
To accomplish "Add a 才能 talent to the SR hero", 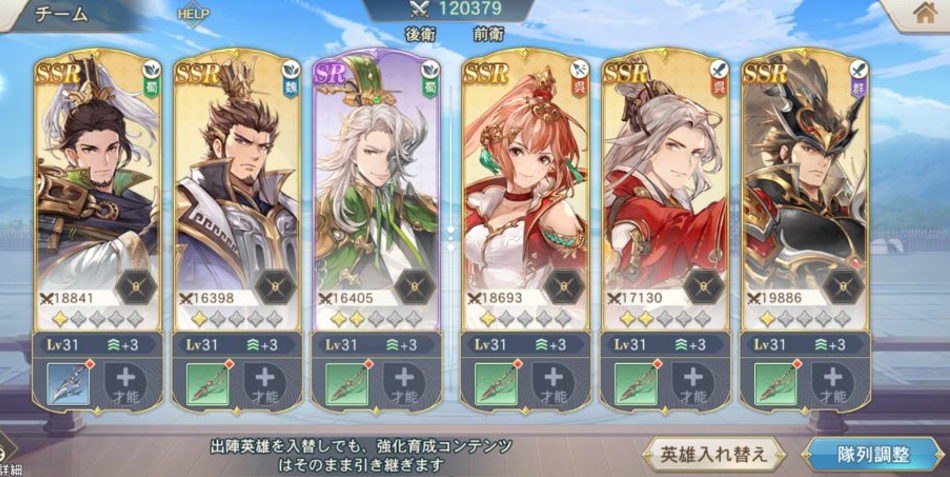I will (x=404, y=383).
